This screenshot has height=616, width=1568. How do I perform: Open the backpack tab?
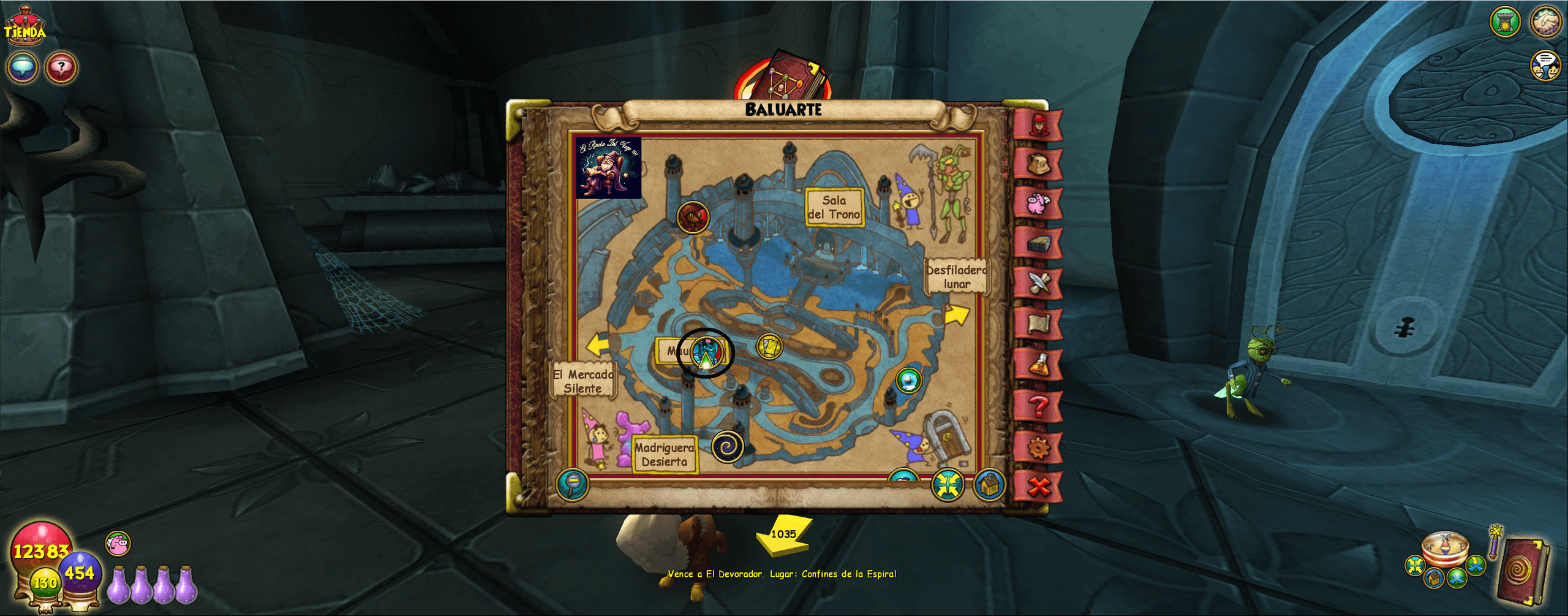pyautogui.click(x=1039, y=164)
